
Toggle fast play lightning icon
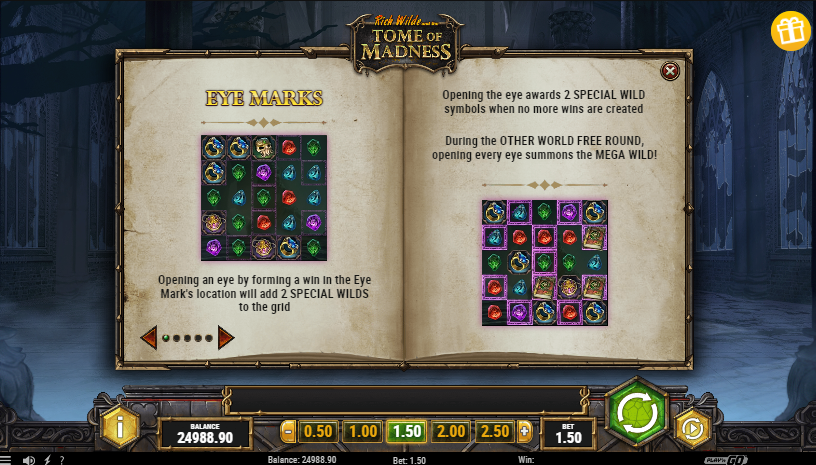47,460
